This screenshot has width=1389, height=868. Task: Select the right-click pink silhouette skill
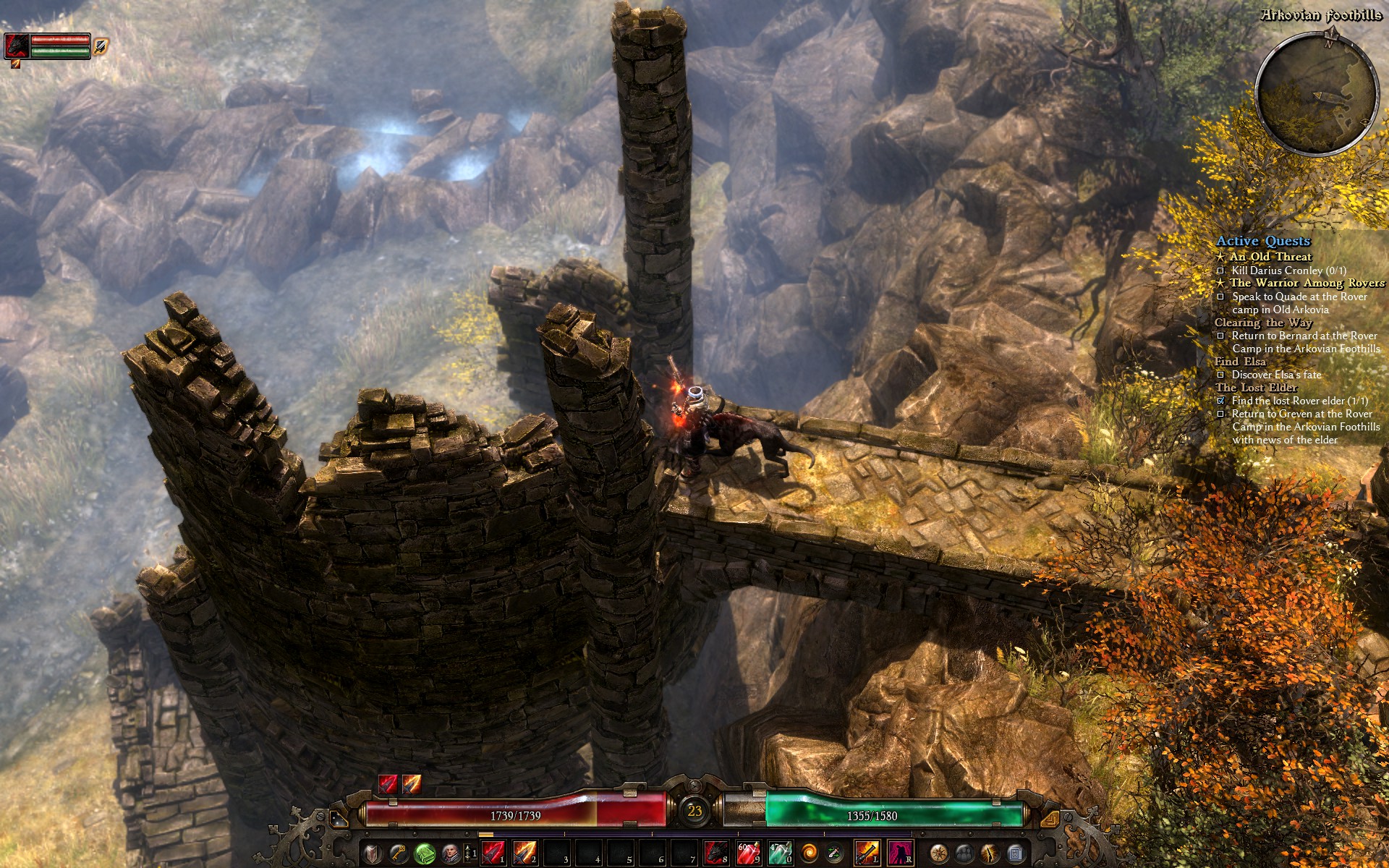point(899,852)
